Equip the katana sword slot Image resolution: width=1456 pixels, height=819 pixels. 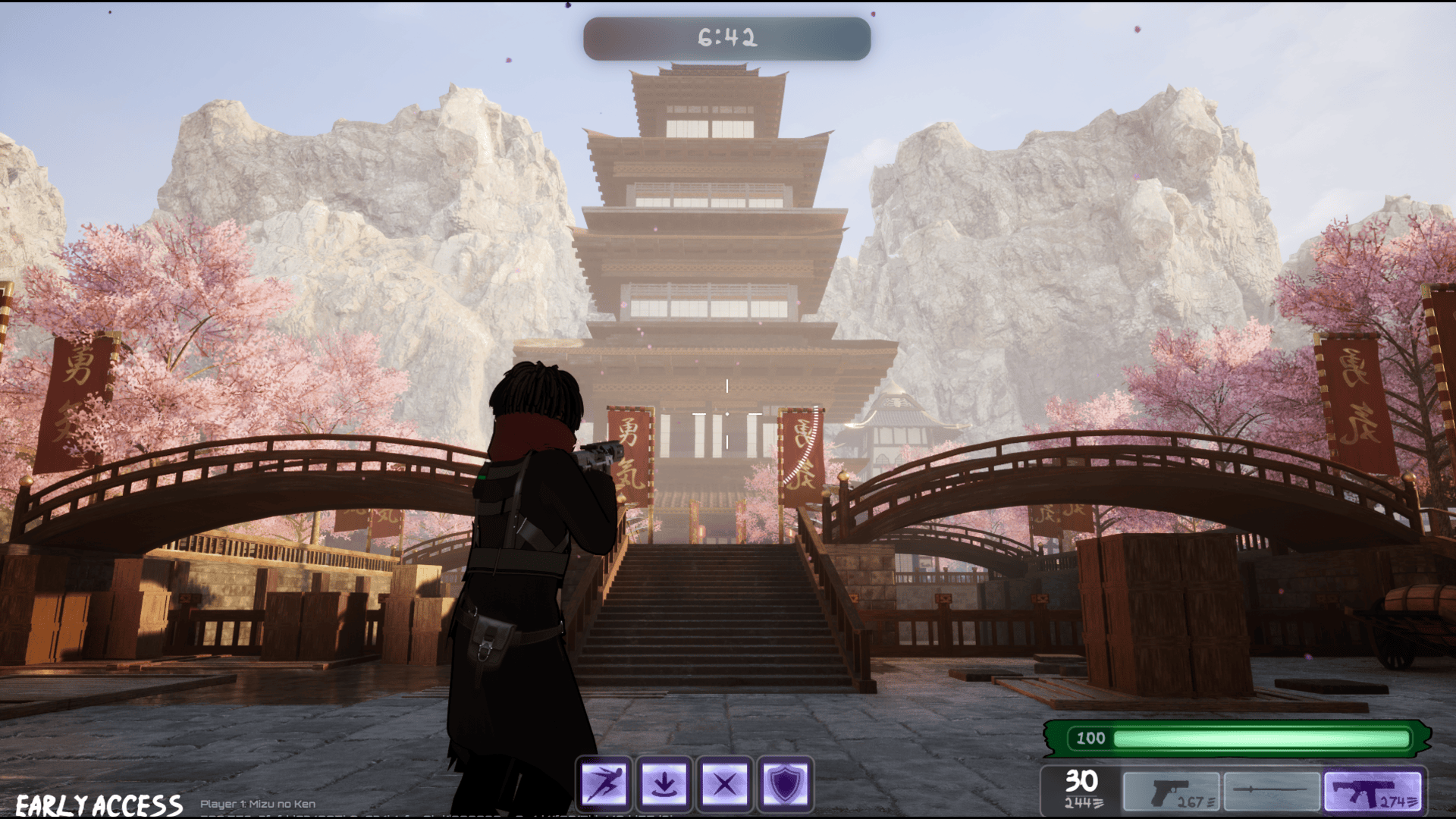1271,792
